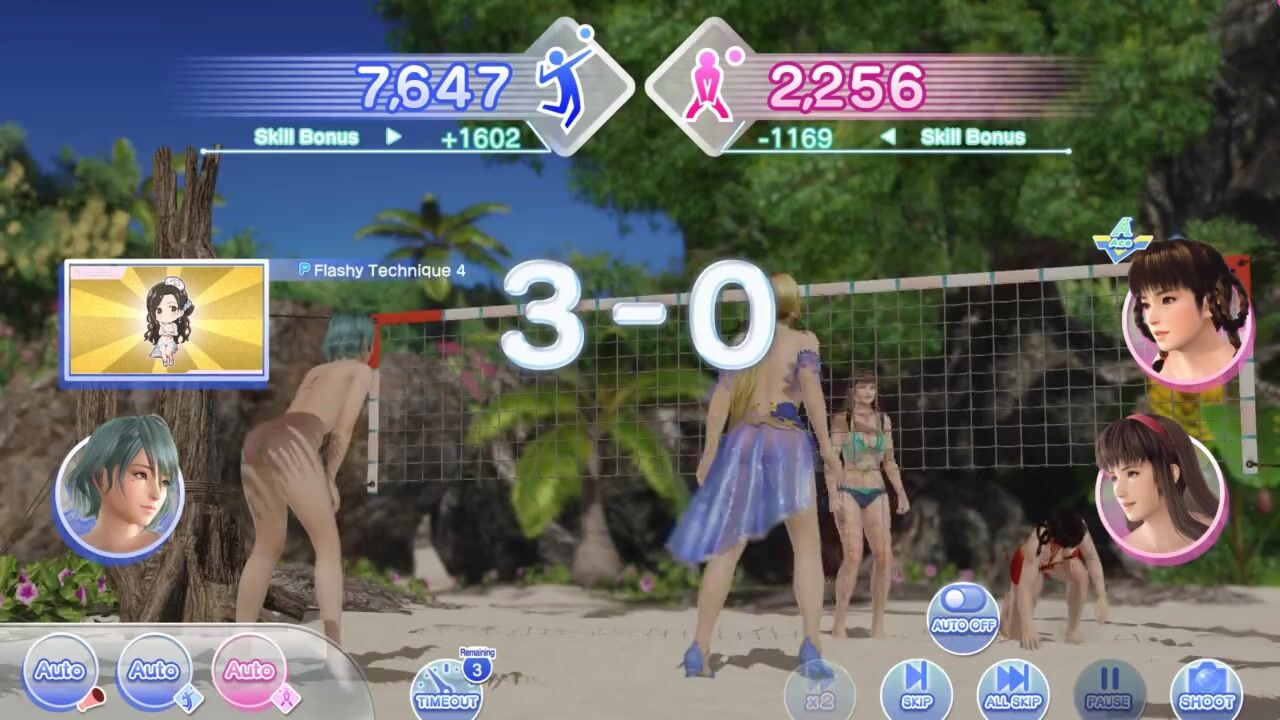Call a TIMEOUT

[447, 689]
